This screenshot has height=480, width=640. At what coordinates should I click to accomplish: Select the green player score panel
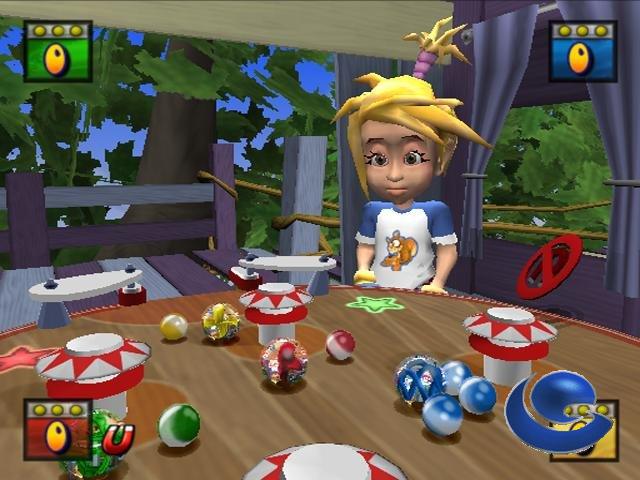coord(57,51)
